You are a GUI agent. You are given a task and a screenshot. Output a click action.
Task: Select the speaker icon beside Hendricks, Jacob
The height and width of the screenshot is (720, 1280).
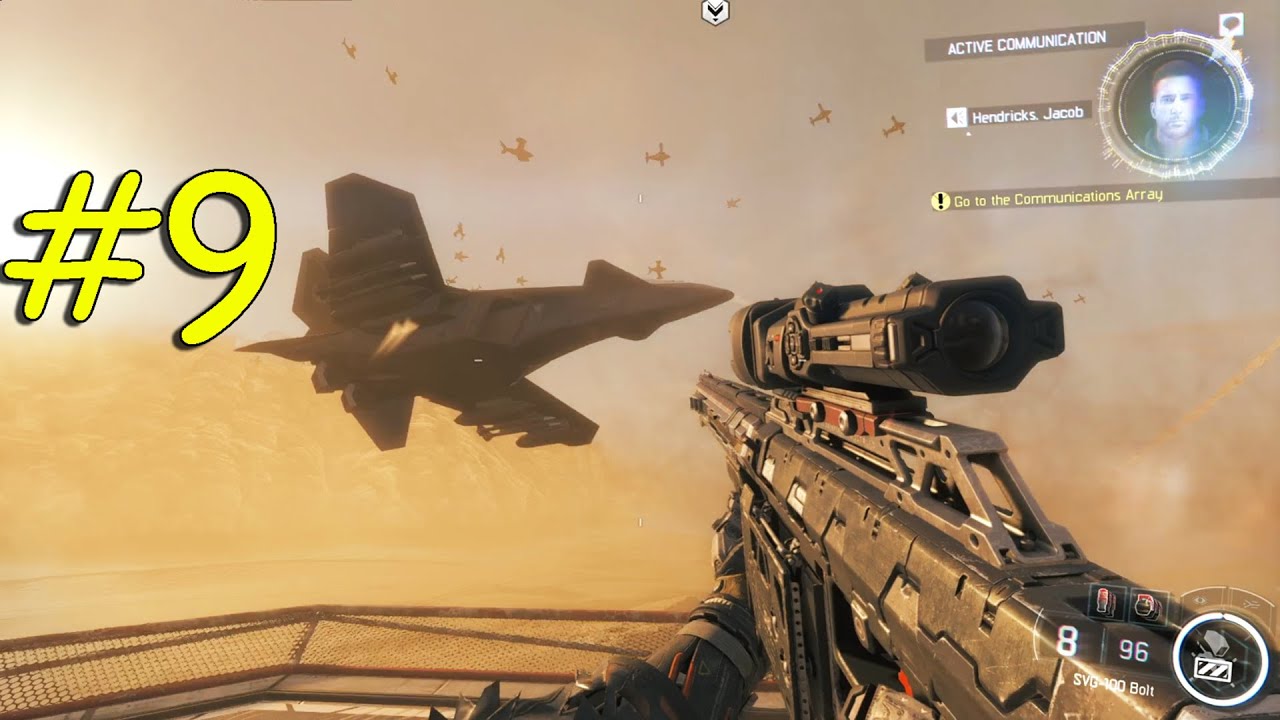tap(956, 118)
